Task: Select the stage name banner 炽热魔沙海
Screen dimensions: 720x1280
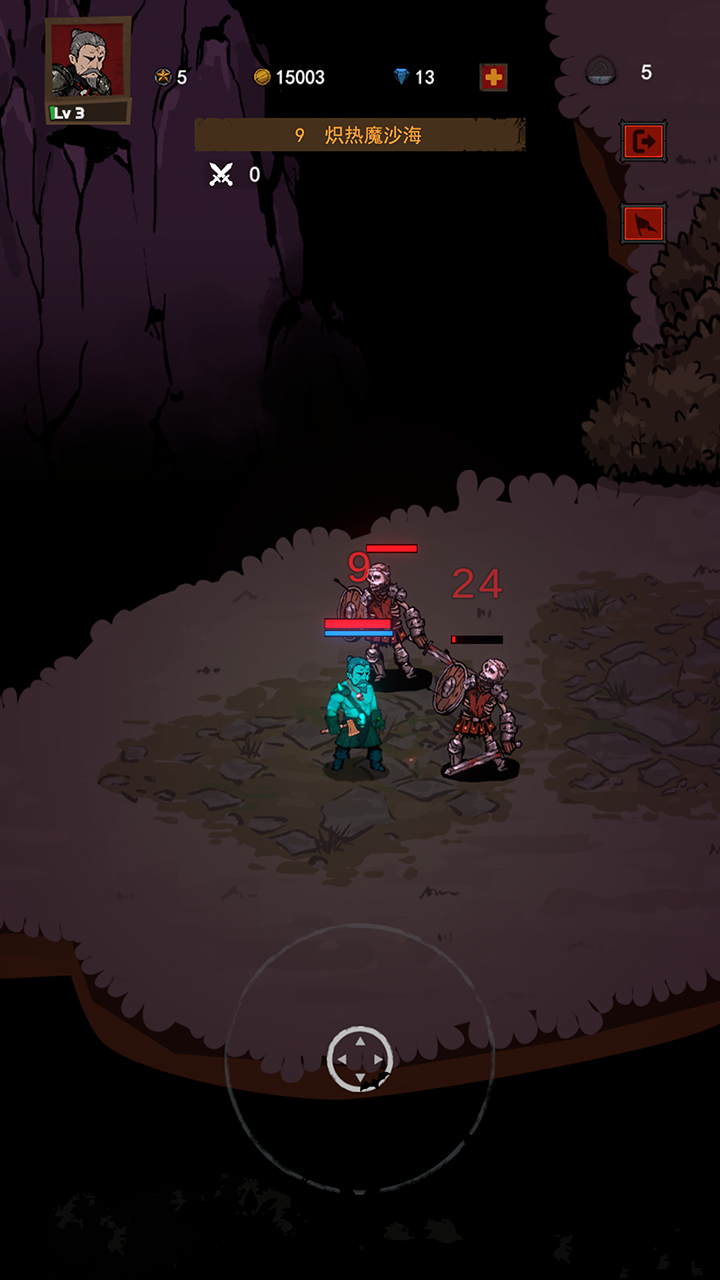Action: pos(360,135)
